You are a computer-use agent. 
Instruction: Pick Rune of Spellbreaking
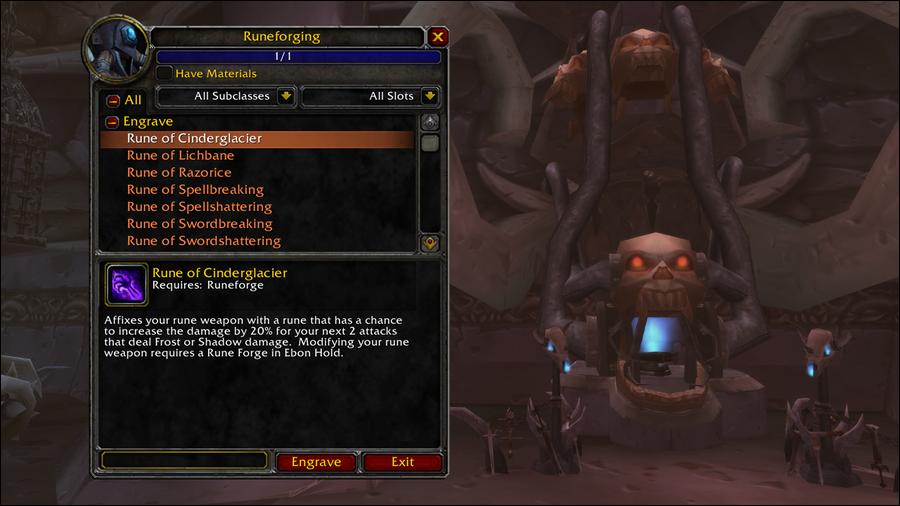click(195, 189)
